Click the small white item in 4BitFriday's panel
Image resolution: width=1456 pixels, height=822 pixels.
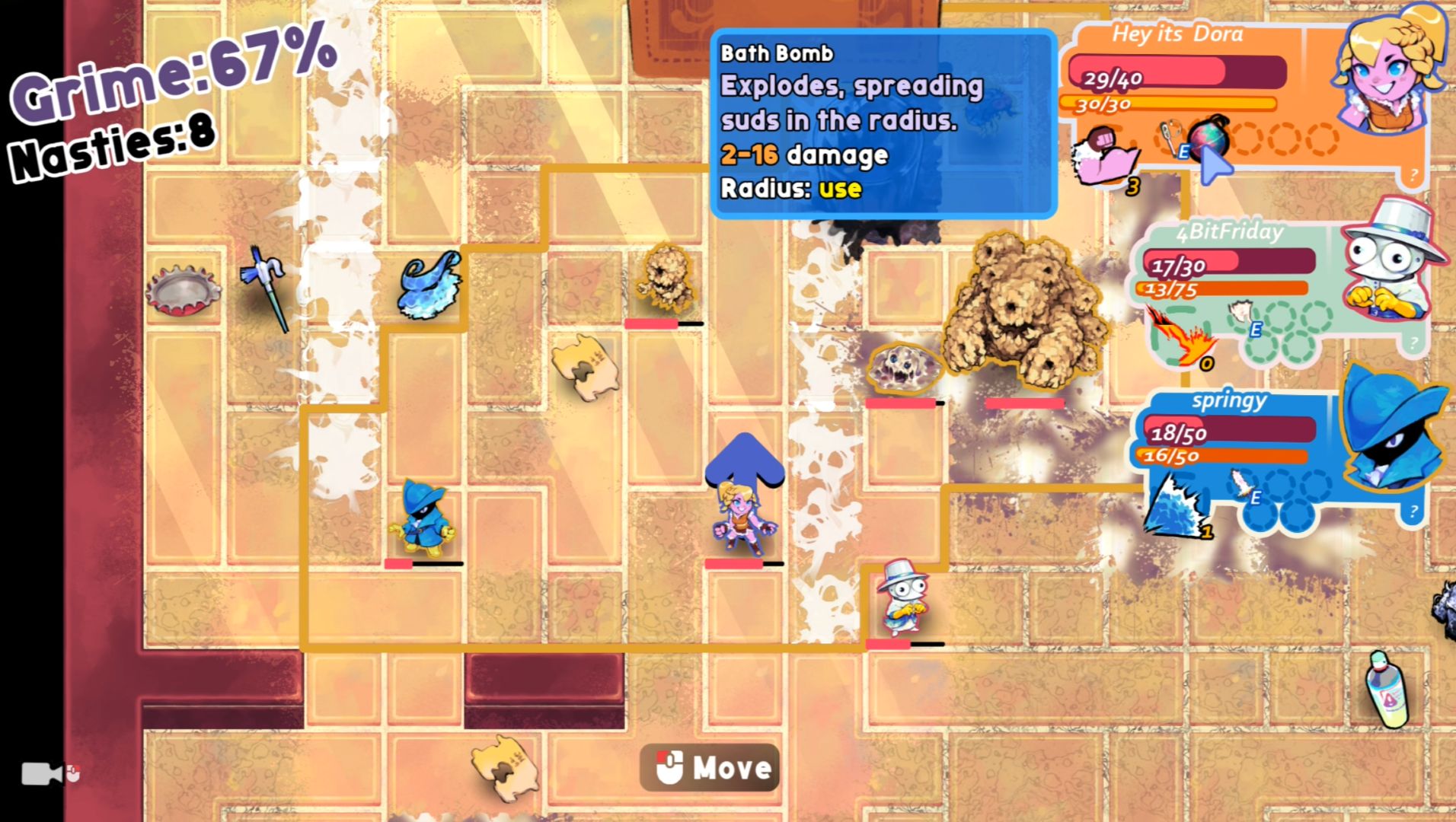pyautogui.click(x=1241, y=312)
